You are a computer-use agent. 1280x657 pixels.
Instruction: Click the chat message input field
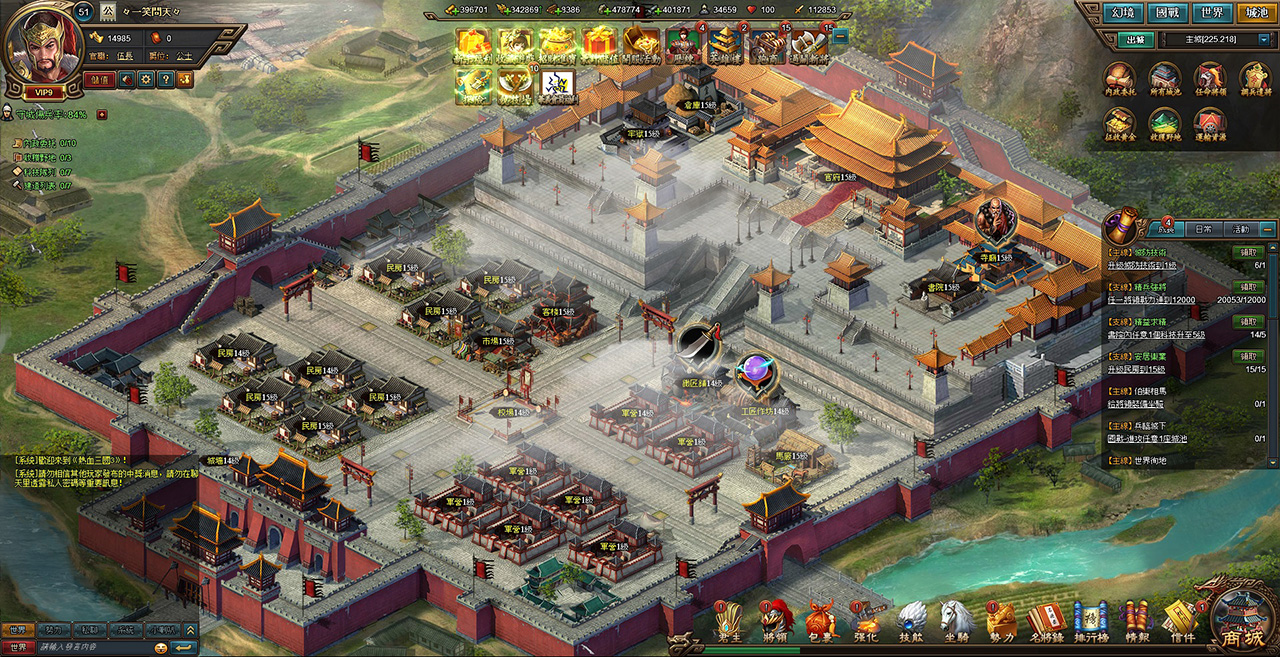pos(100,648)
